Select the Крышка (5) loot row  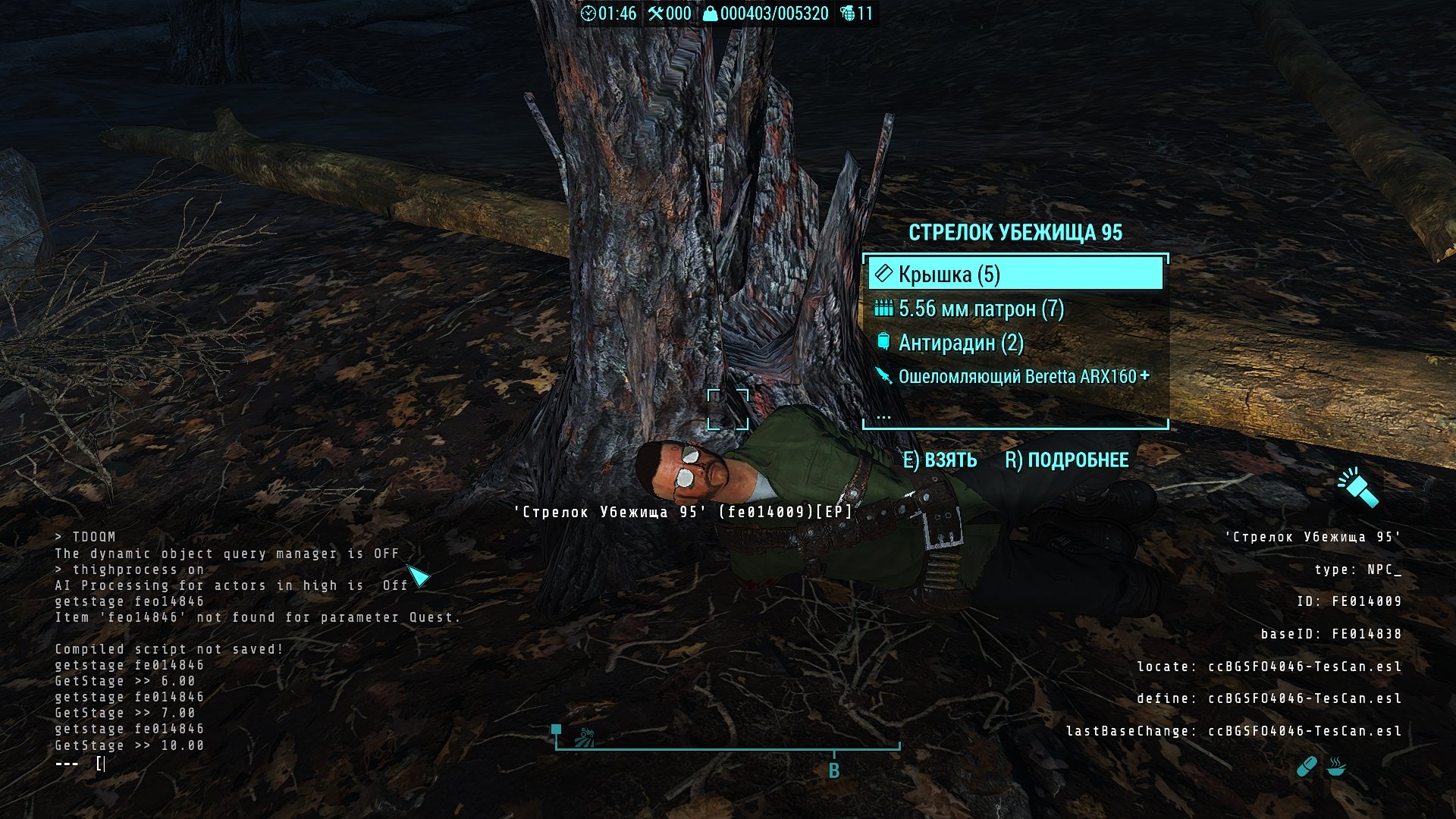[1015, 274]
